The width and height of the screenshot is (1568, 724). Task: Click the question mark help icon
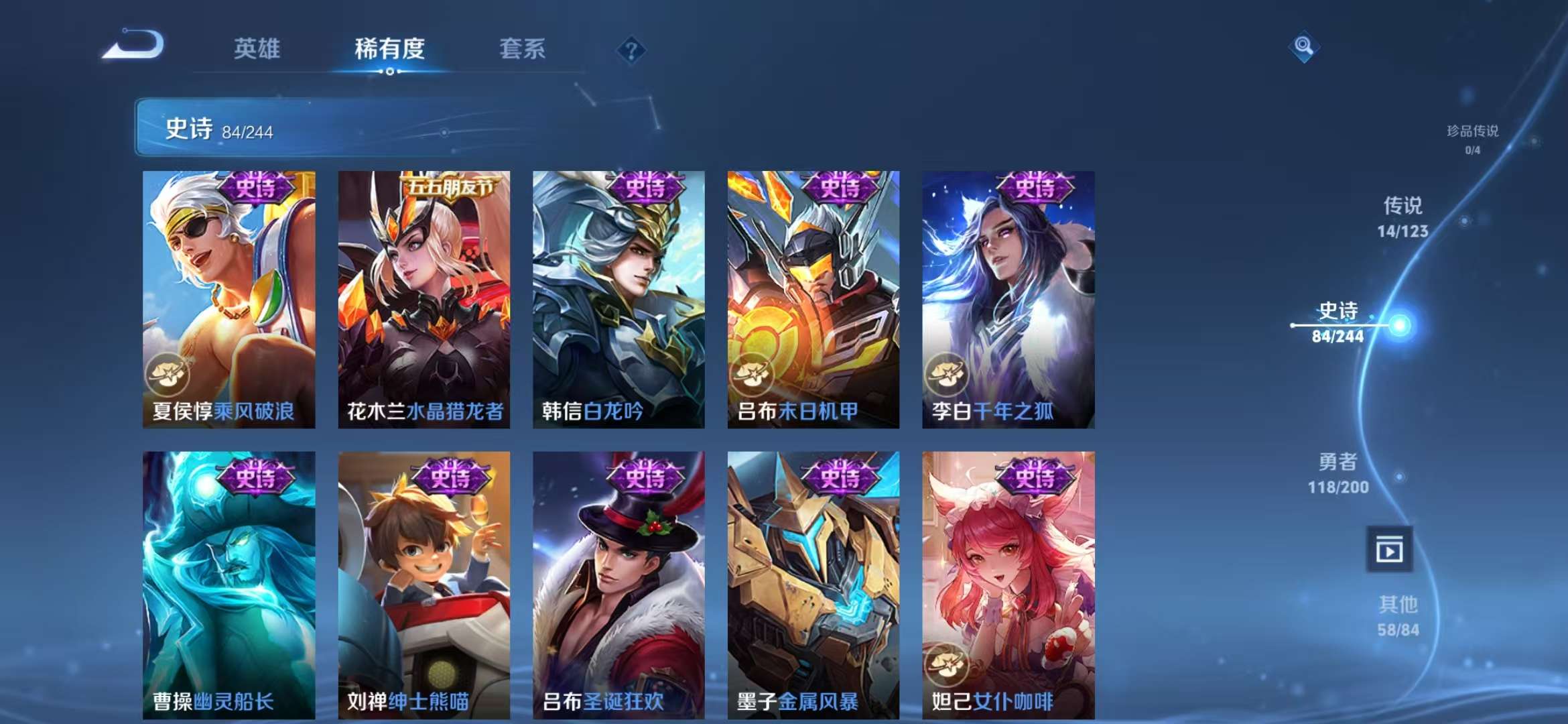(631, 48)
